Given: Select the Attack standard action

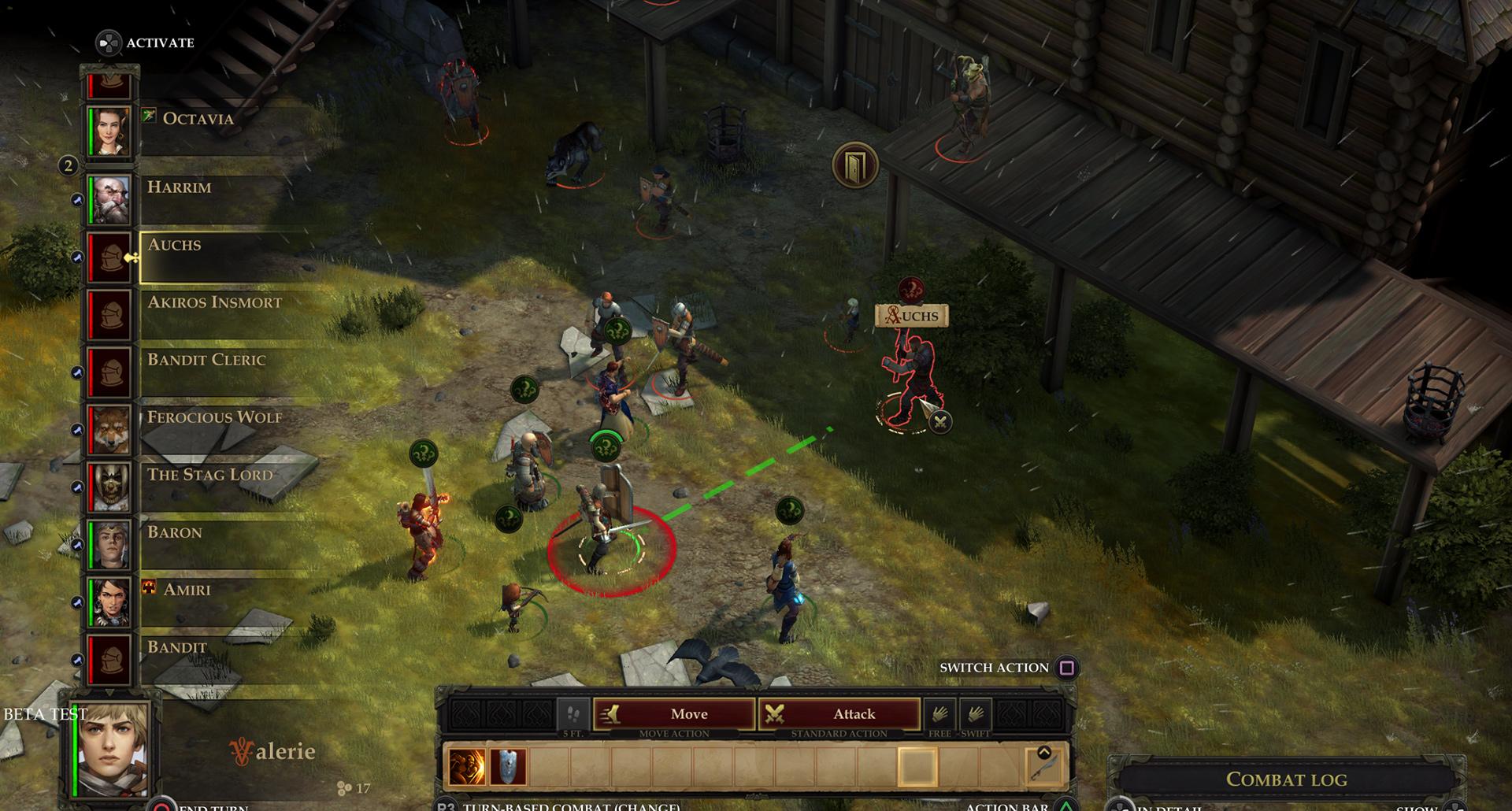Looking at the screenshot, I should click(839, 714).
